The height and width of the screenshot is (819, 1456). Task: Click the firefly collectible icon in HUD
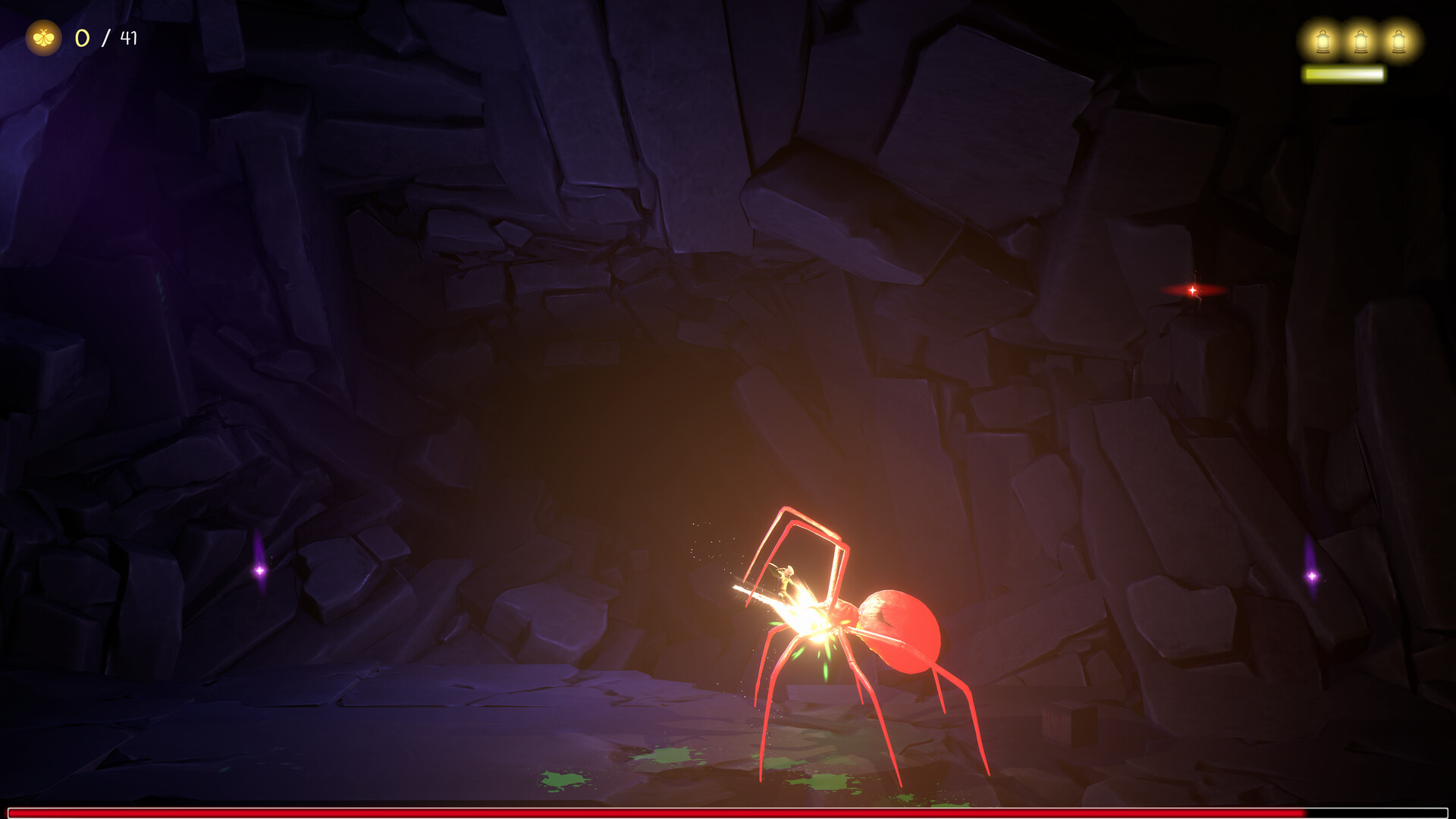tap(44, 36)
